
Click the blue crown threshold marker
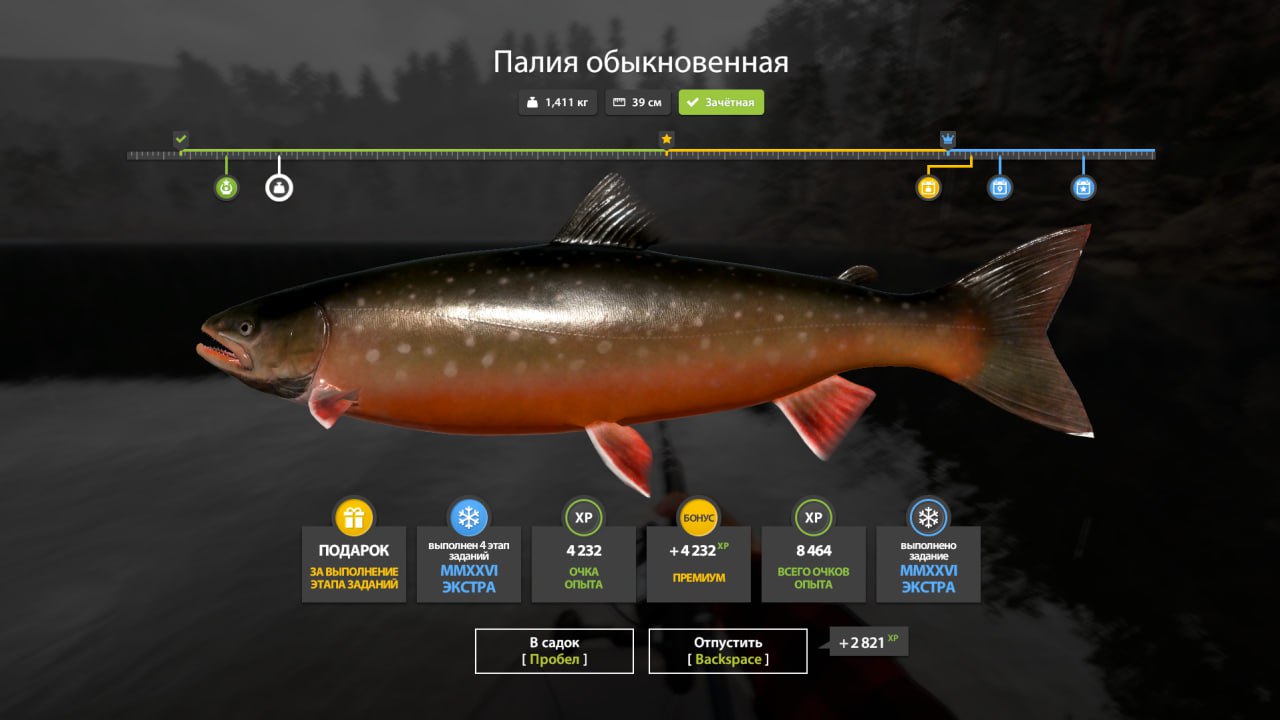click(x=947, y=139)
